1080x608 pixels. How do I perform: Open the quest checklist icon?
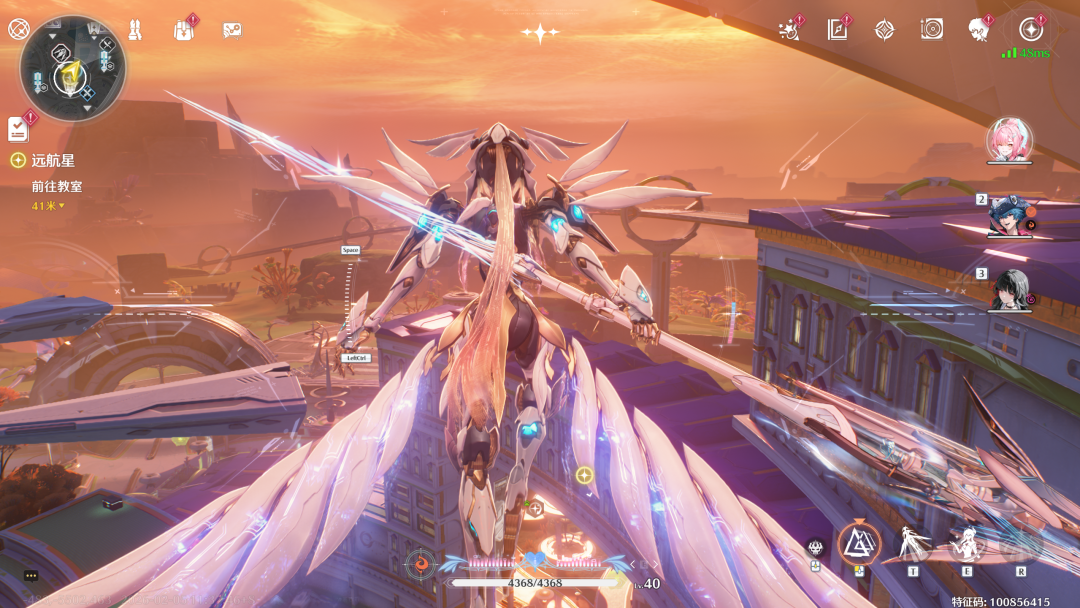click(18, 129)
